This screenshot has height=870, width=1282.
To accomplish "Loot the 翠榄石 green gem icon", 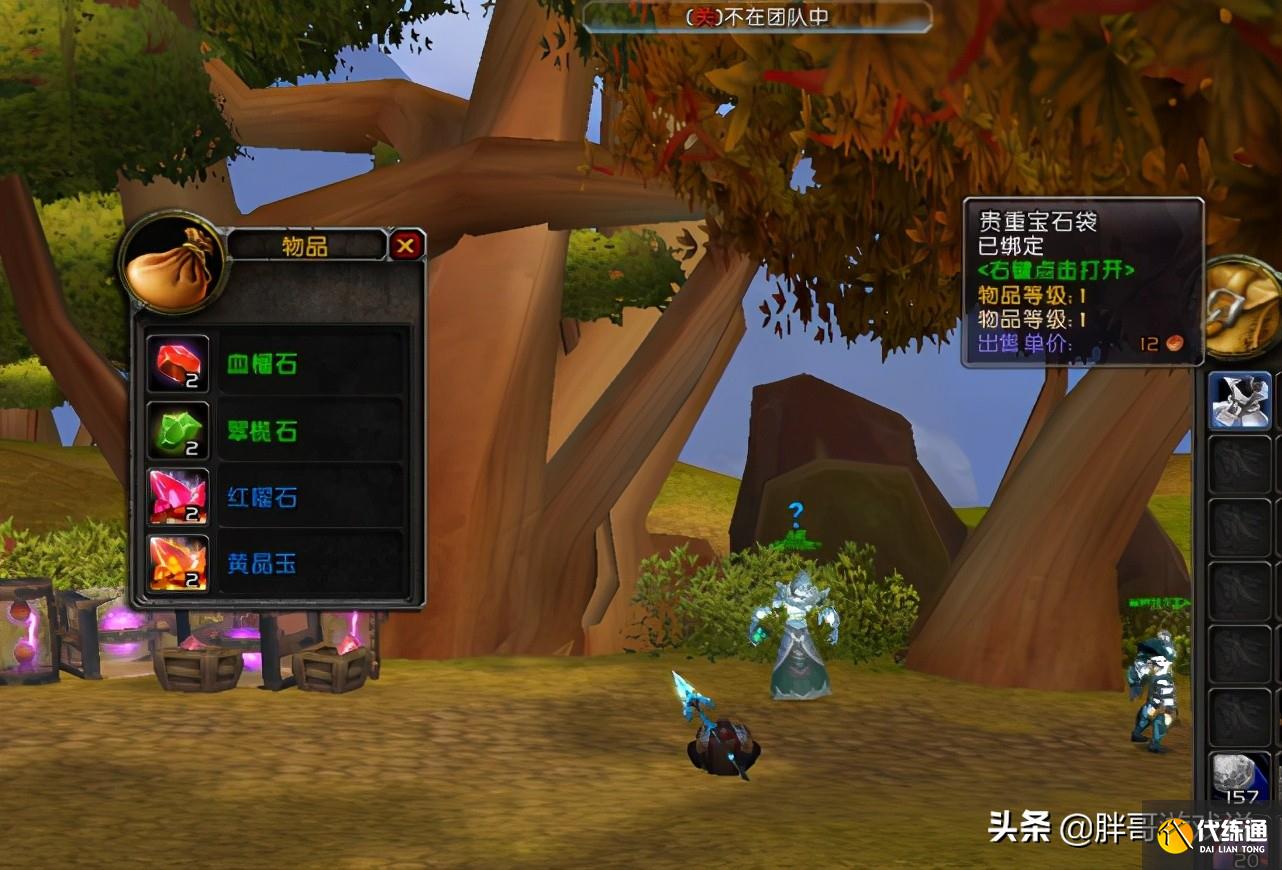I will pyautogui.click(x=178, y=430).
